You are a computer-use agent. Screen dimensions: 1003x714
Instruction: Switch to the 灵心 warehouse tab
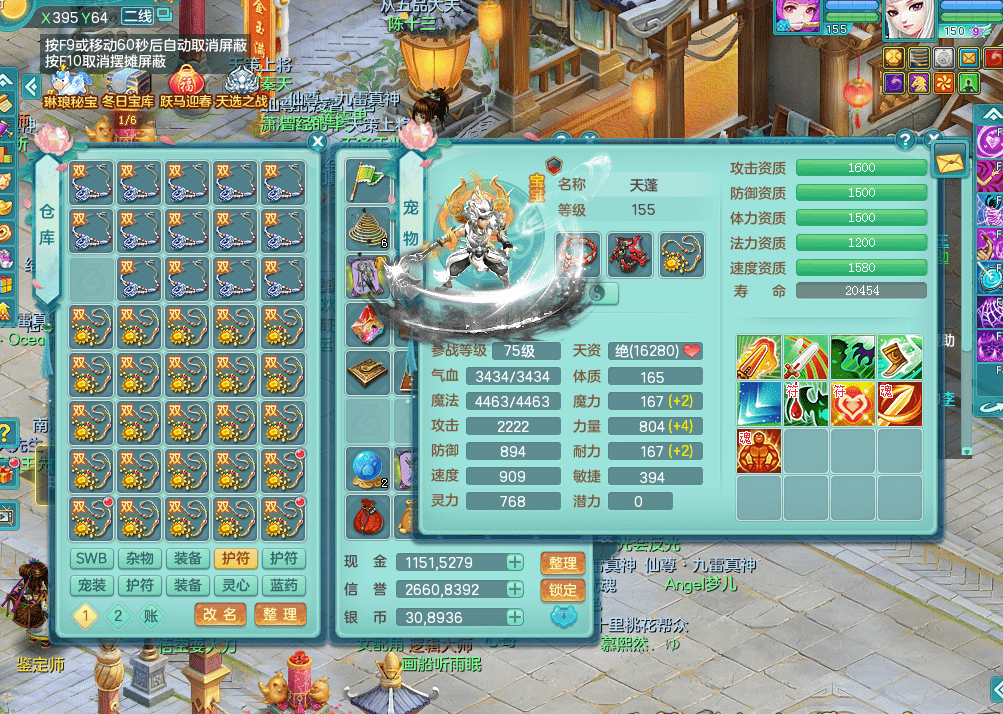pos(235,586)
